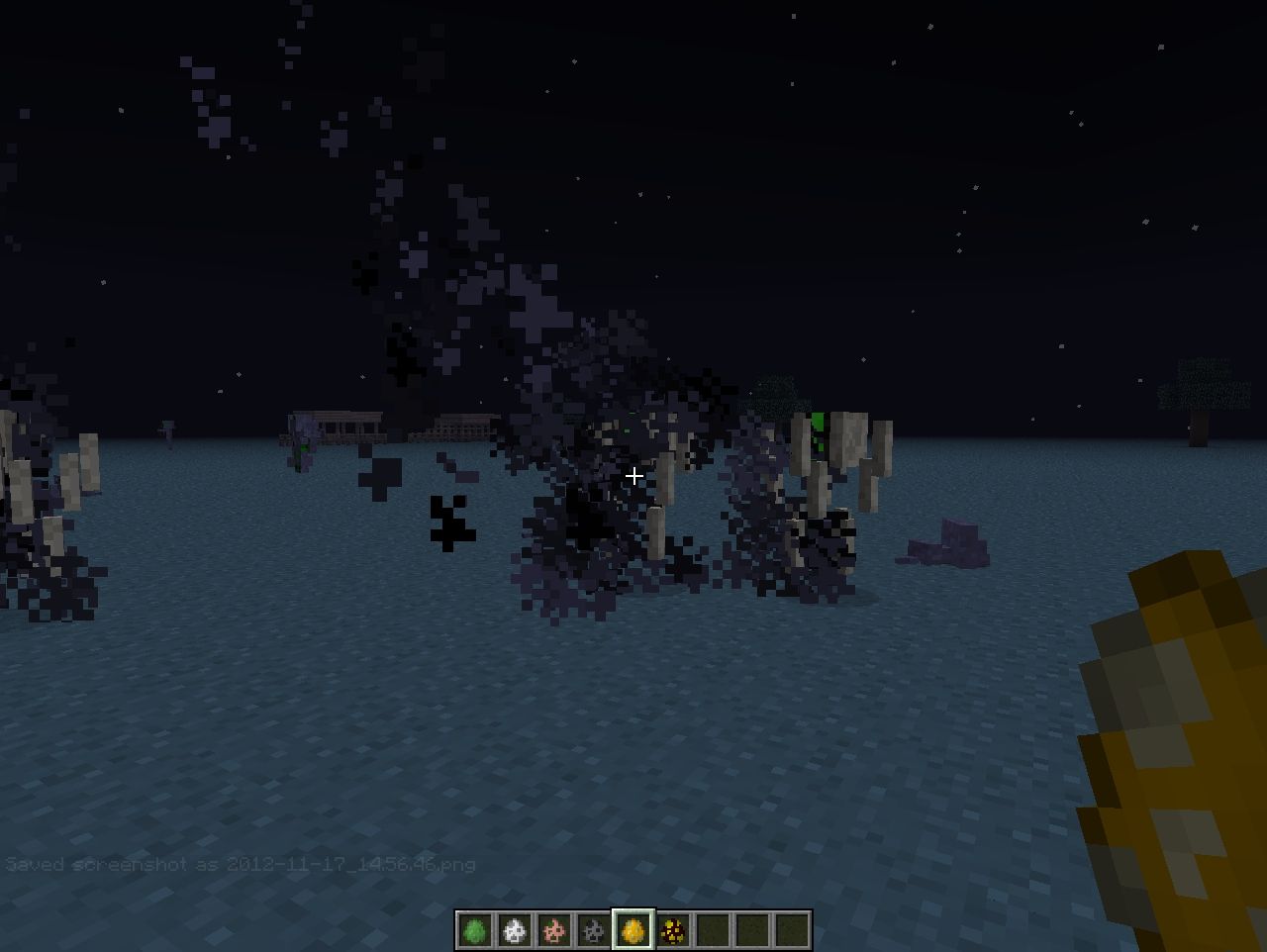The image size is (1267, 952).
Task: Switch to the dark gray spawn egg slot
Action: 594,930
